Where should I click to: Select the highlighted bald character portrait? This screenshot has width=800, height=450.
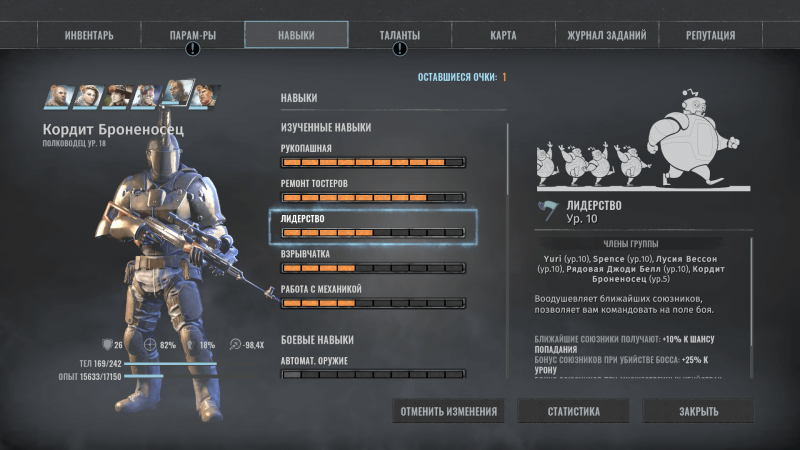pyautogui.click(x=177, y=94)
